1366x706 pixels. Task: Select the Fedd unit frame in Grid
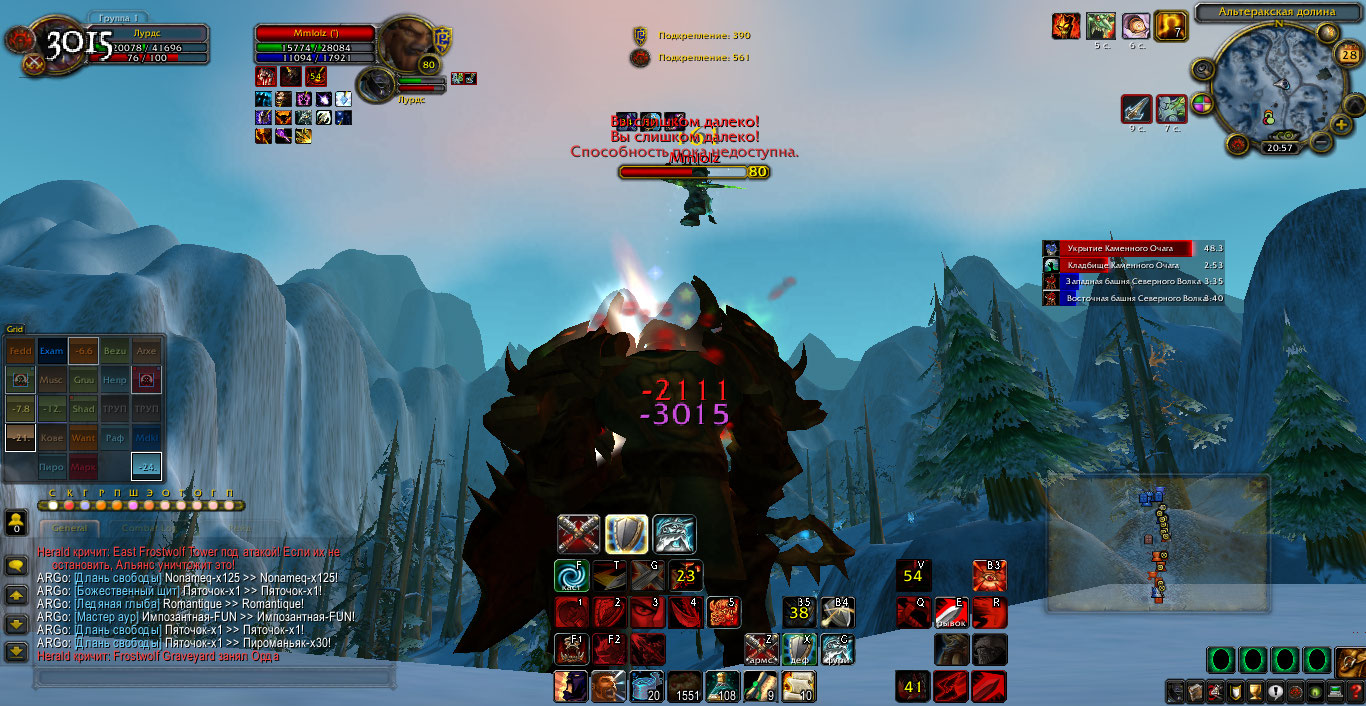pyautogui.click(x=20, y=352)
